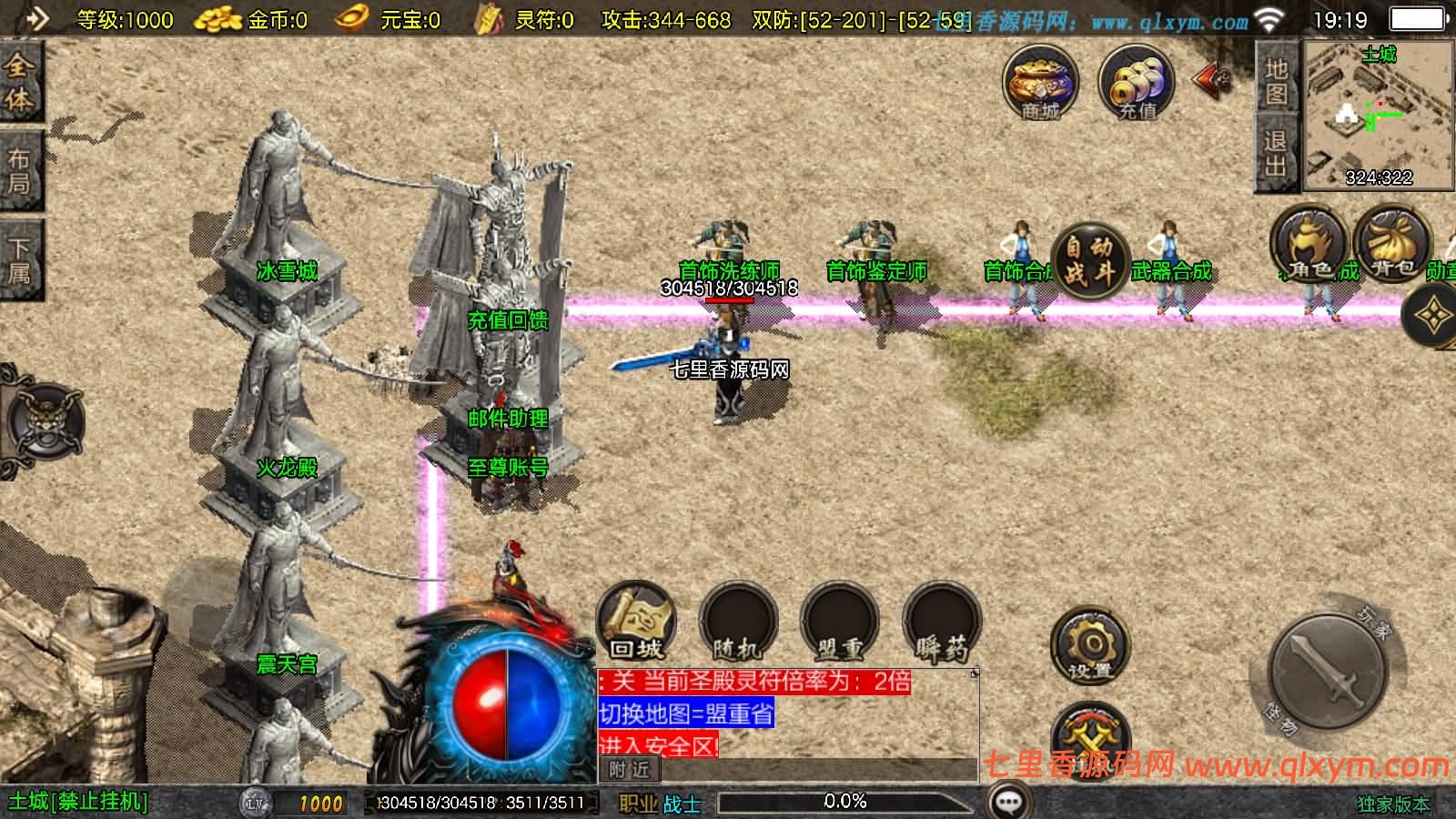This screenshot has height=819, width=1456.
Task: Tap the four-point star button at right edge
Action: [x=1433, y=315]
